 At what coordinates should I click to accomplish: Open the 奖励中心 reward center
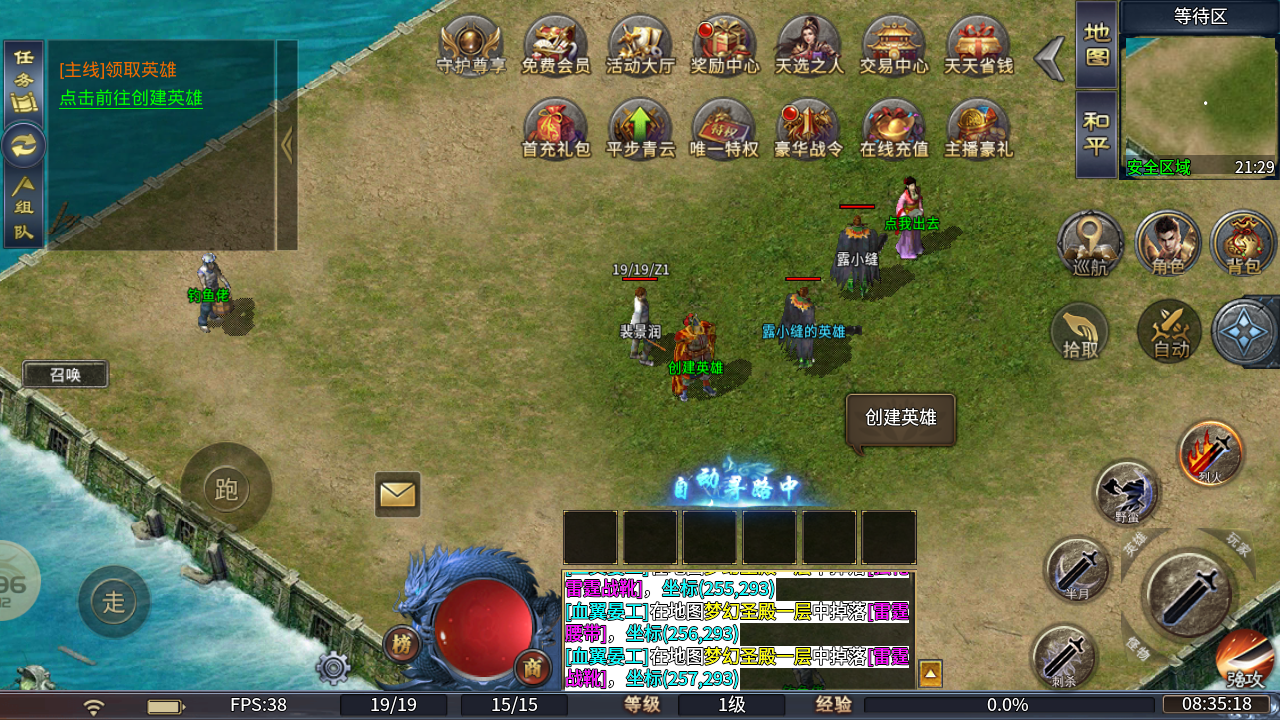click(x=724, y=45)
